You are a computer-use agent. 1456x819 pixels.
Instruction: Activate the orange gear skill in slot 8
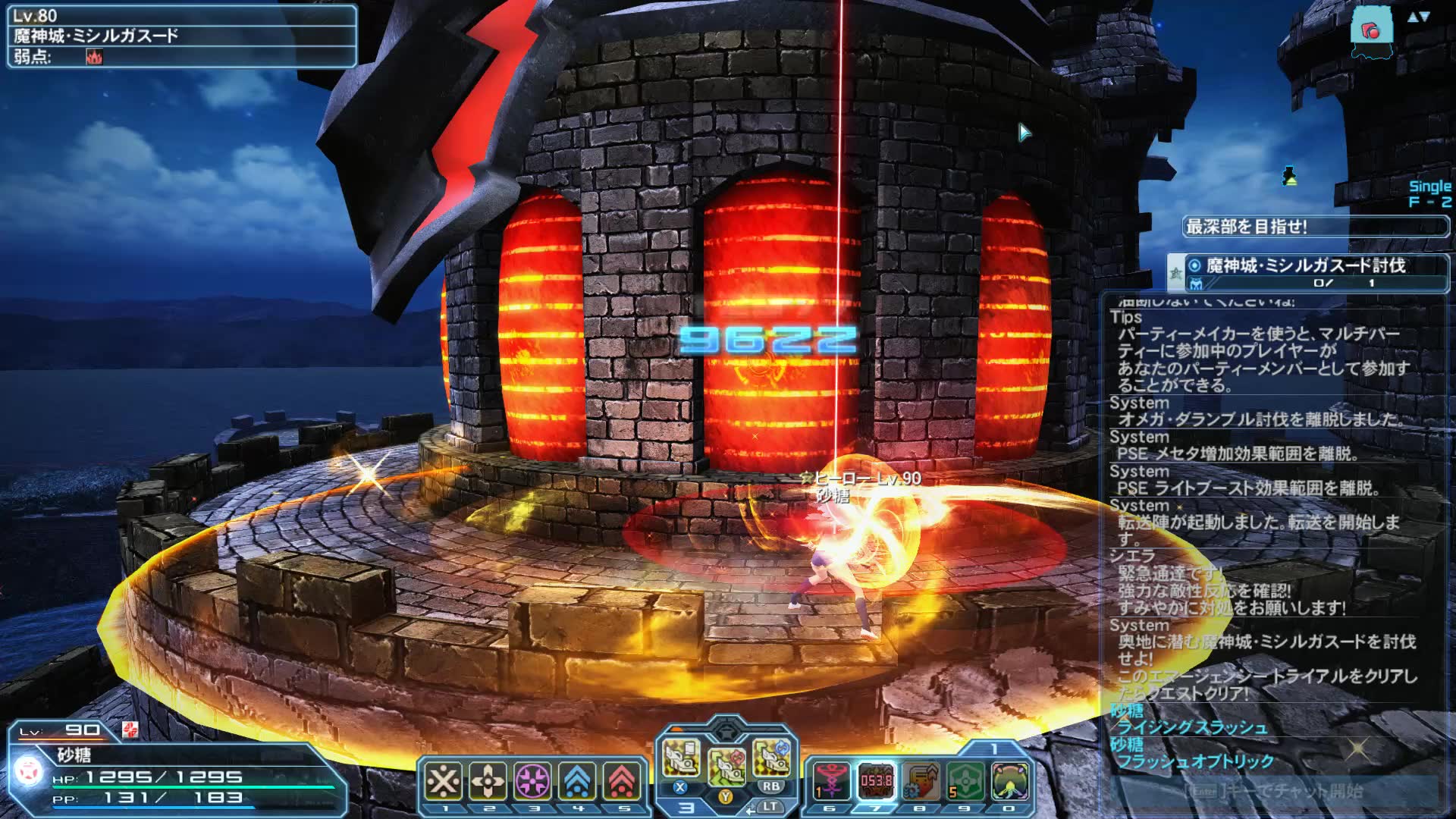click(921, 780)
